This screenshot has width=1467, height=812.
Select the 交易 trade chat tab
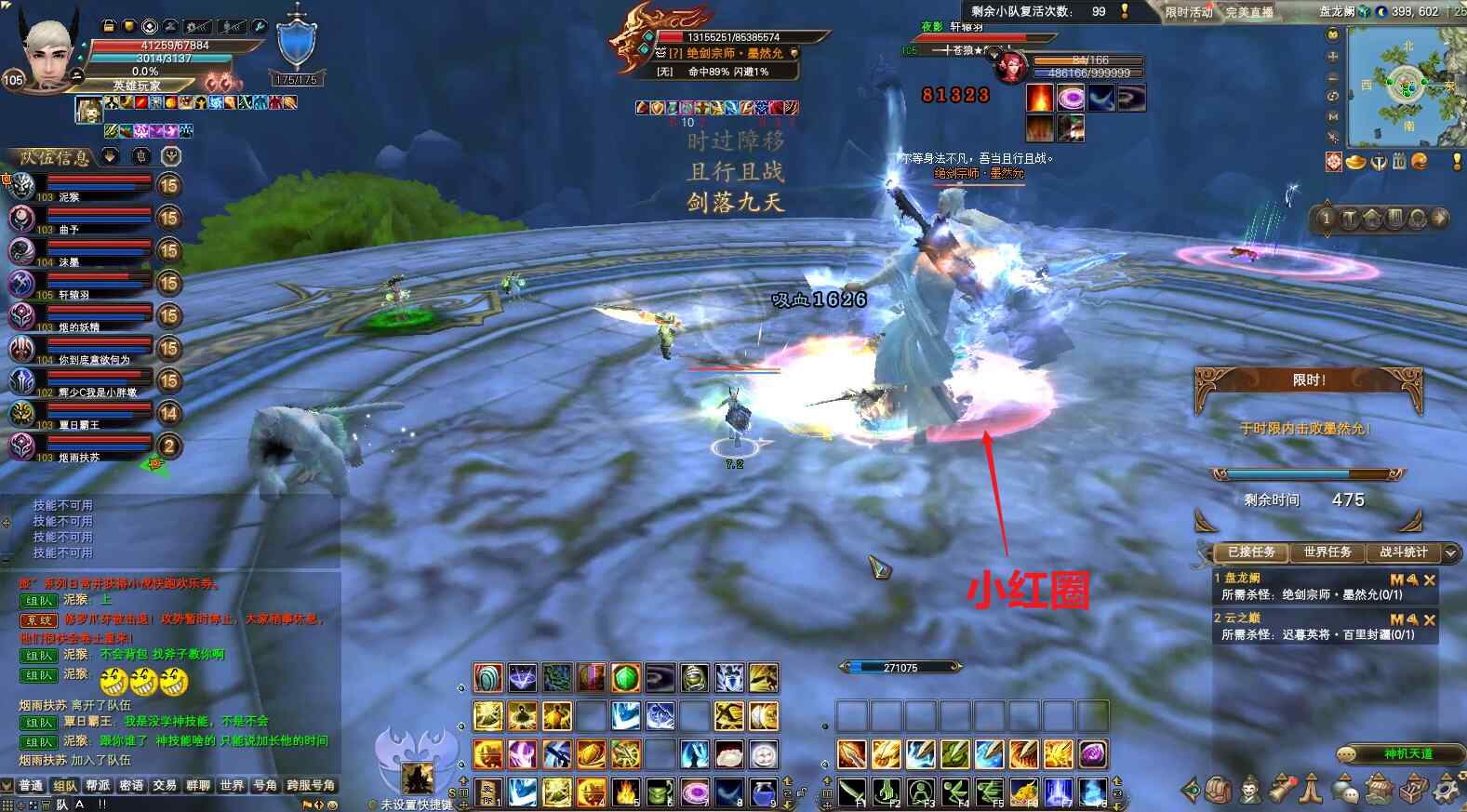tap(165, 786)
